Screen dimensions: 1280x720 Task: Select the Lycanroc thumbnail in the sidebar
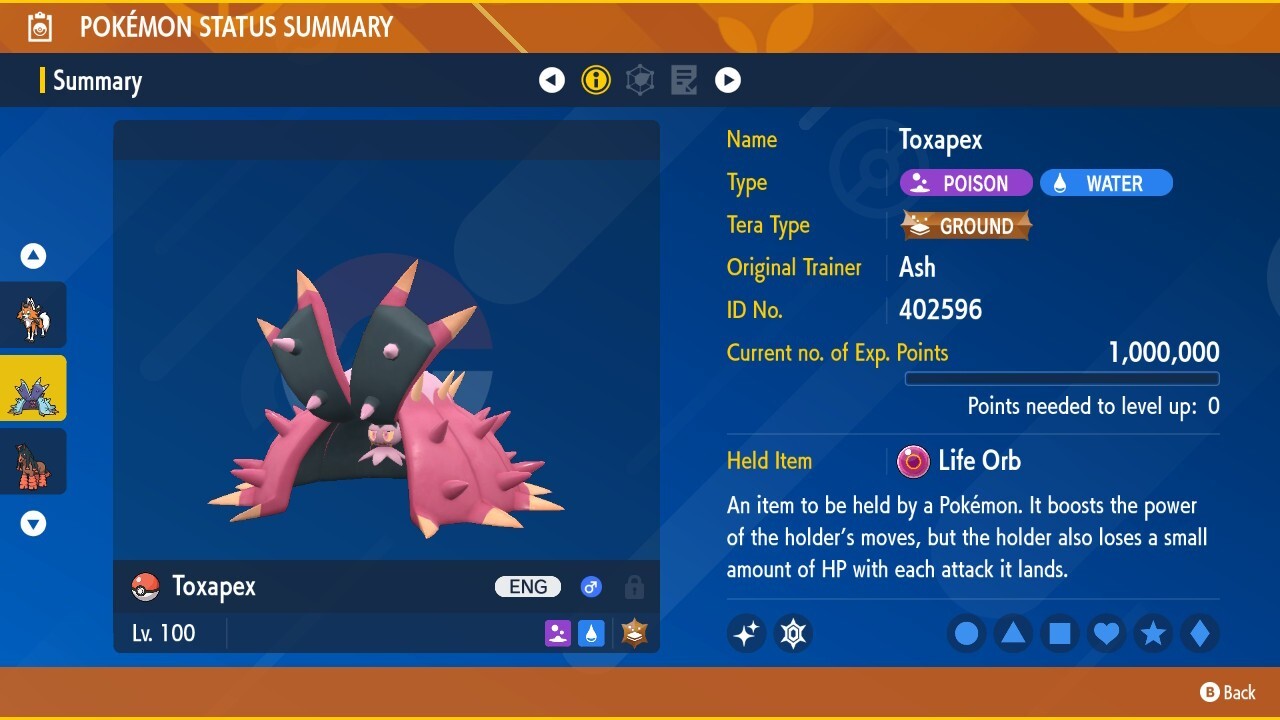[x=33, y=315]
